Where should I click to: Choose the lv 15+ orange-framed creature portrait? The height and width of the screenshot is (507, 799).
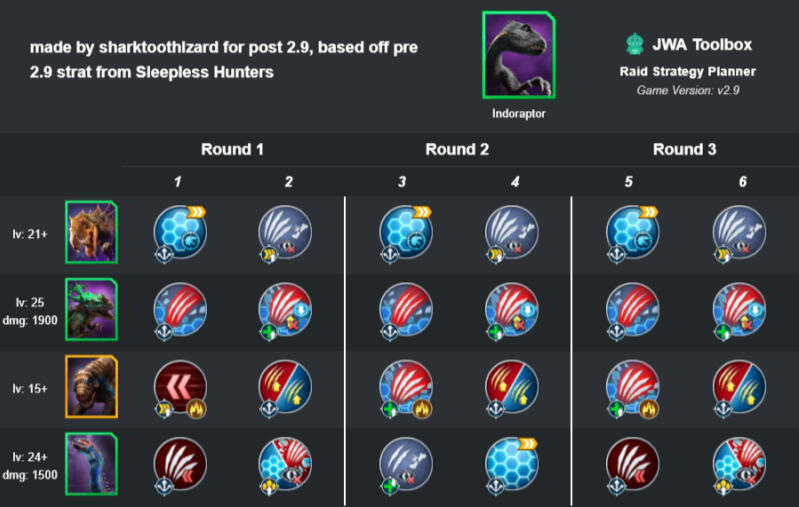[91, 385]
